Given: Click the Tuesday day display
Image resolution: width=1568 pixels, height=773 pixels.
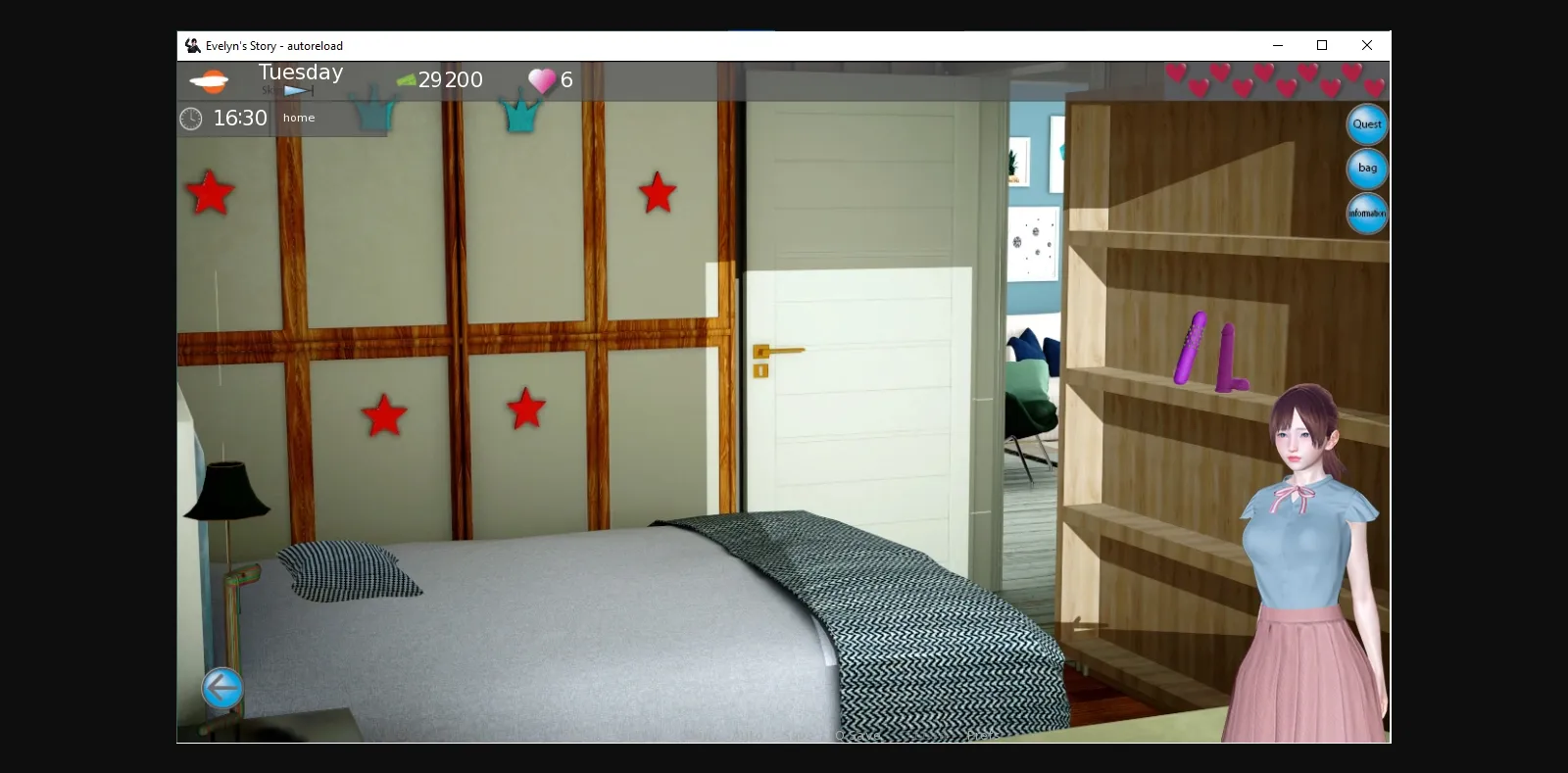Looking at the screenshot, I should point(300,71).
